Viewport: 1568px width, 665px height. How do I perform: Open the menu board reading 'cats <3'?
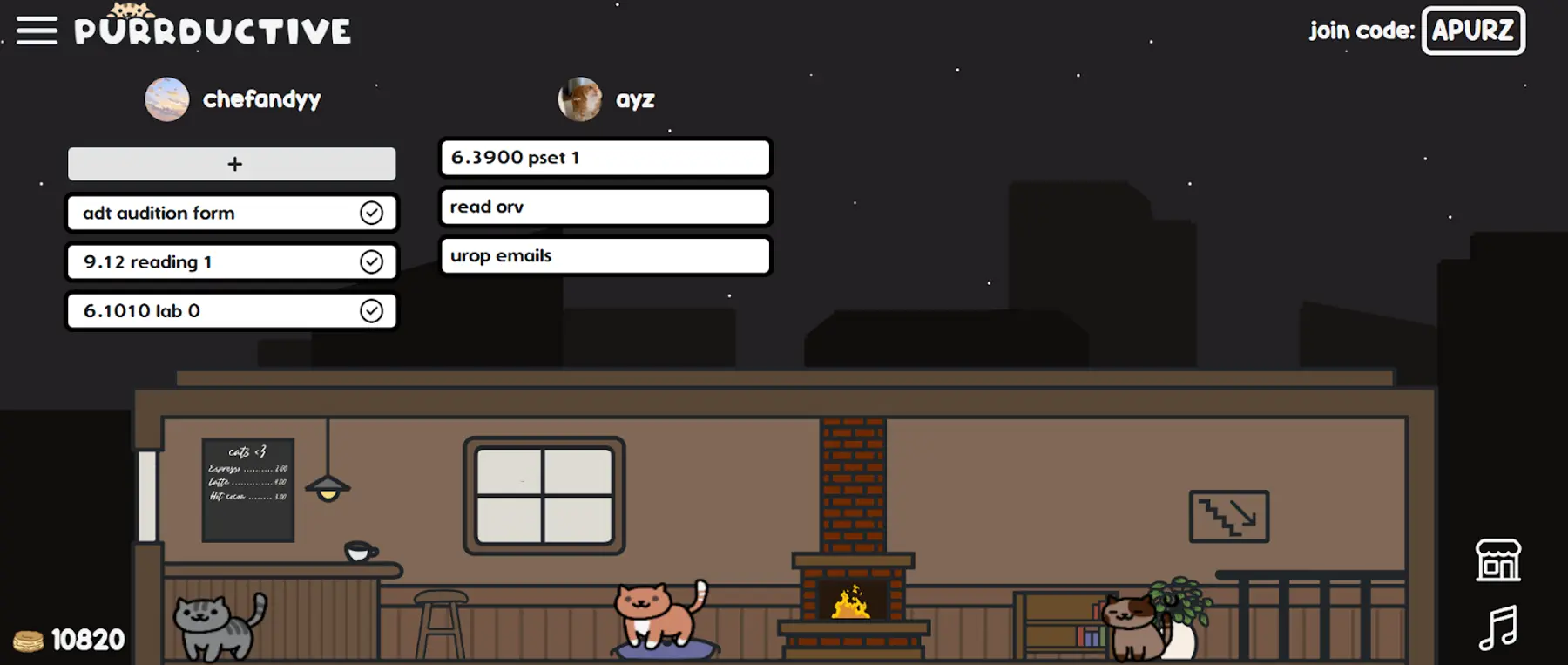[247, 488]
